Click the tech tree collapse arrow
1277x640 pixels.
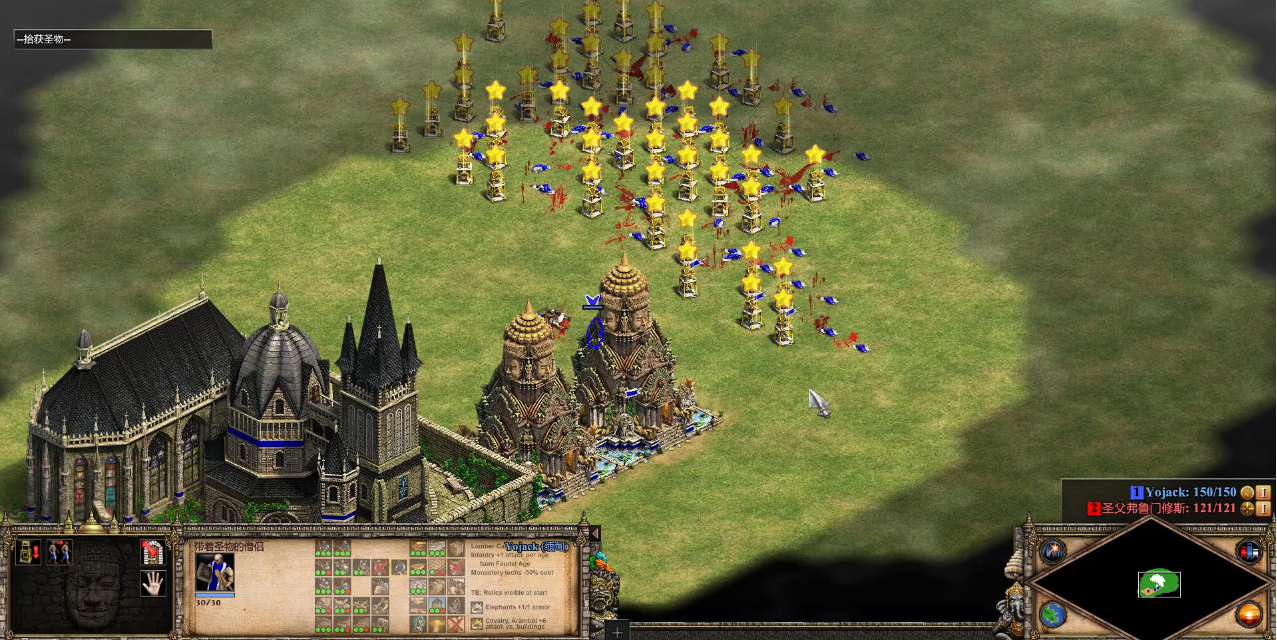tap(594, 533)
